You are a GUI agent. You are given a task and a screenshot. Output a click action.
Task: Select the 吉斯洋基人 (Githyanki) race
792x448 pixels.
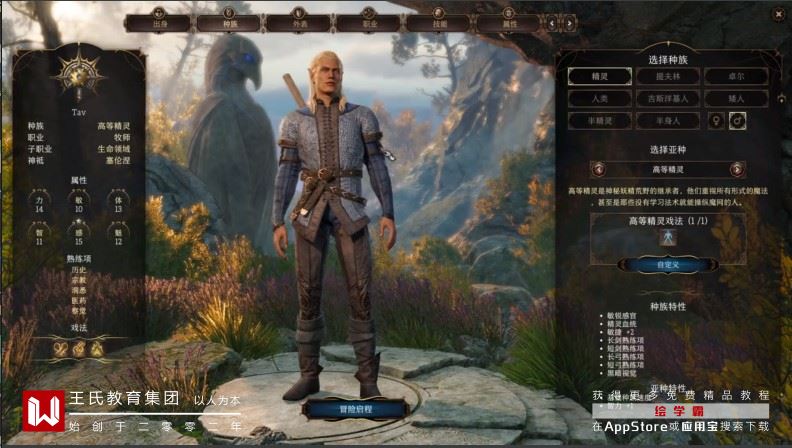(x=668, y=98)
